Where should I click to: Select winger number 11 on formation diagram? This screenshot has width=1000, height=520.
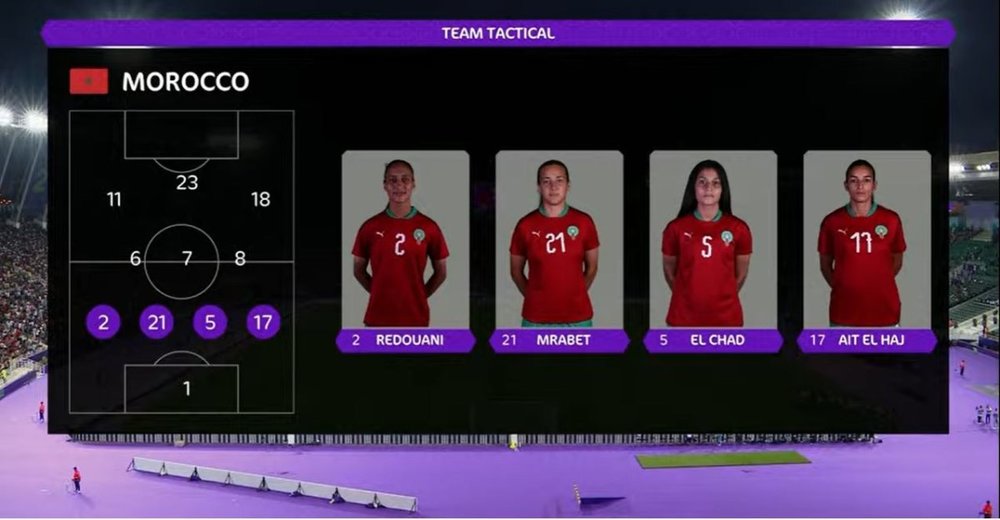[x=114, y=199]
